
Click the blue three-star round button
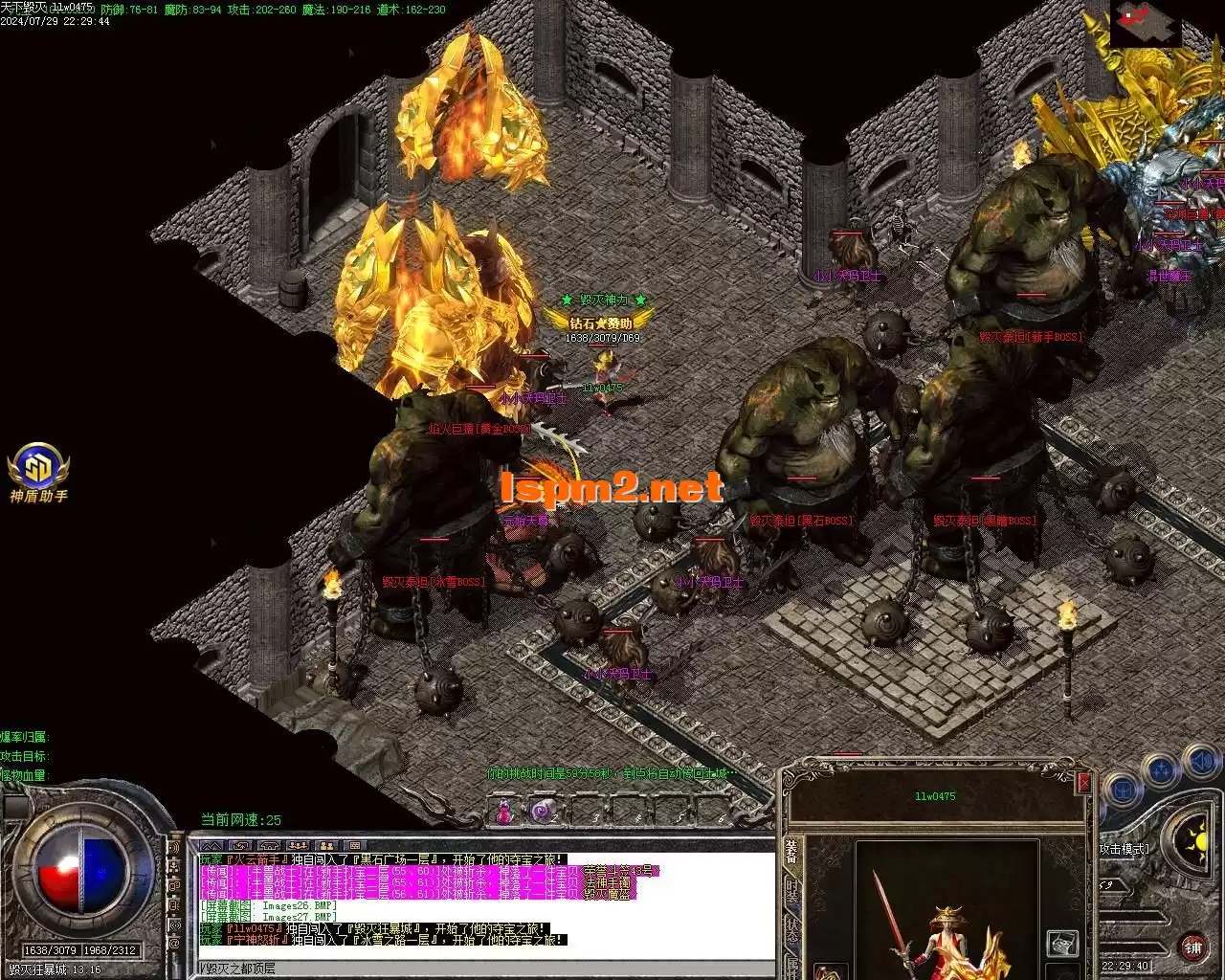(1162, 770)
